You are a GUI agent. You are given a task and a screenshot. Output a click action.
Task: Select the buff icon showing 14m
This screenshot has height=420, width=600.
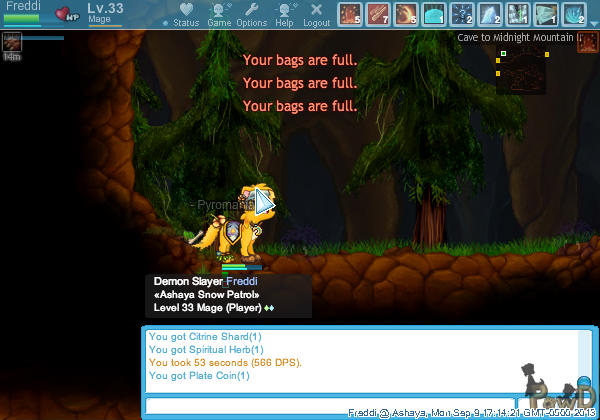coord(12,42)
